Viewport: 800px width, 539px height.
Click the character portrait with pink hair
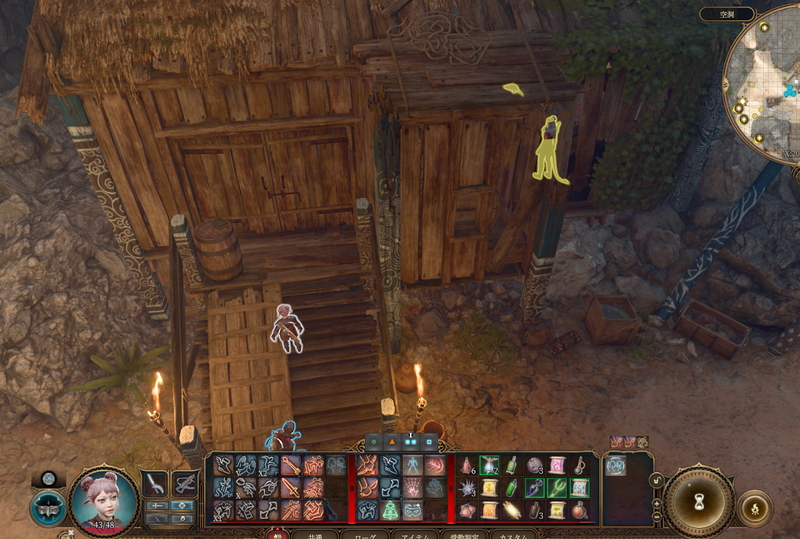tap(103, 500)
